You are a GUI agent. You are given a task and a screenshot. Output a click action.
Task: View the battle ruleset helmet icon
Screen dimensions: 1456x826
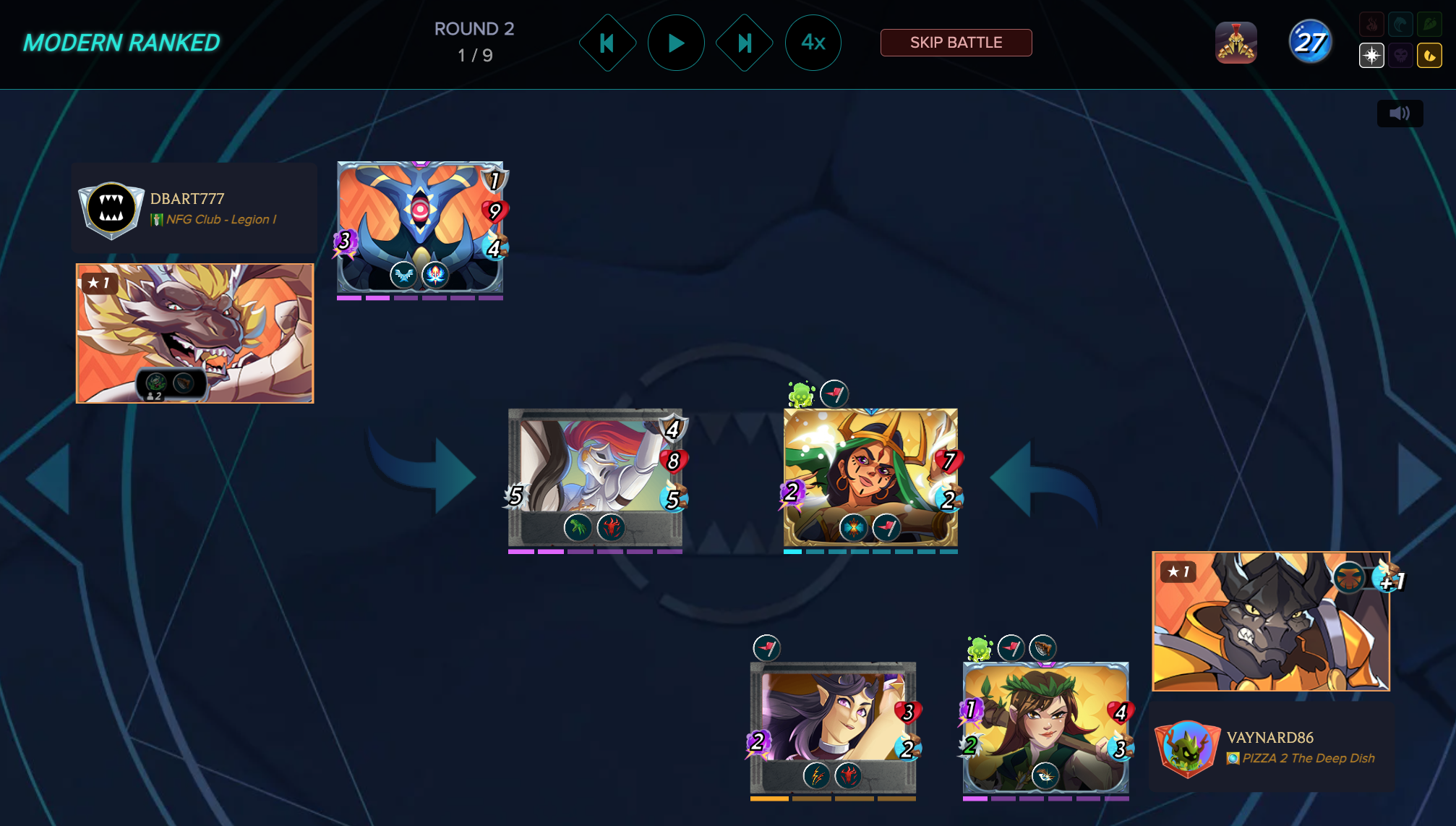(x=1236, y=43)
